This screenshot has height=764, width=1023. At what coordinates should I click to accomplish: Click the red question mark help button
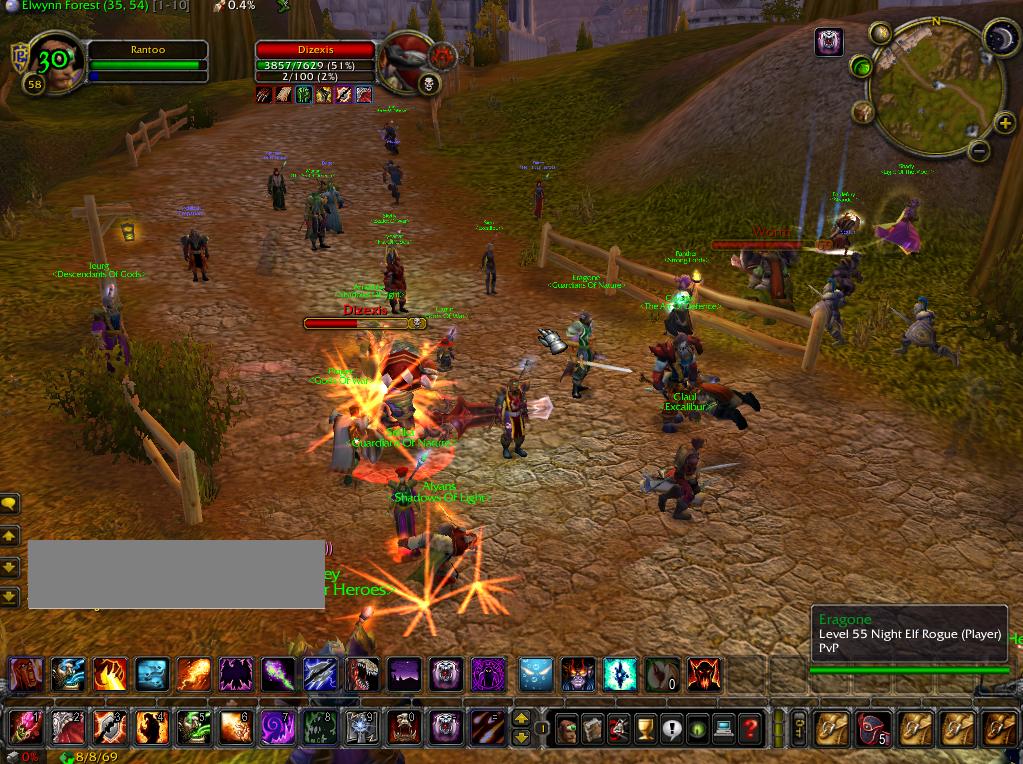coord(749,729)
